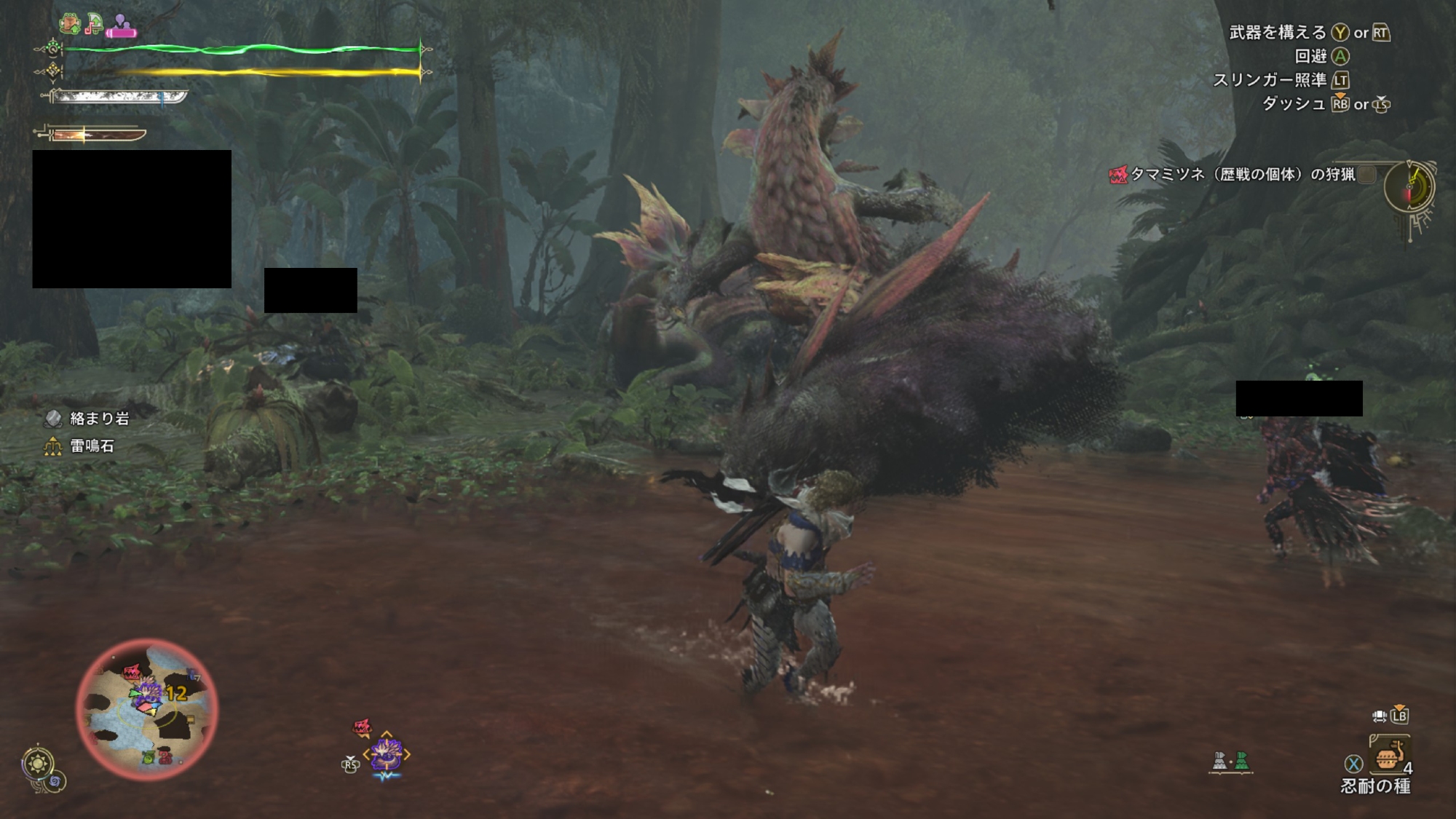Click the hunting horn melody buff icon
1456x819 pixels.
pyautogui.click(x=93, y=24)
